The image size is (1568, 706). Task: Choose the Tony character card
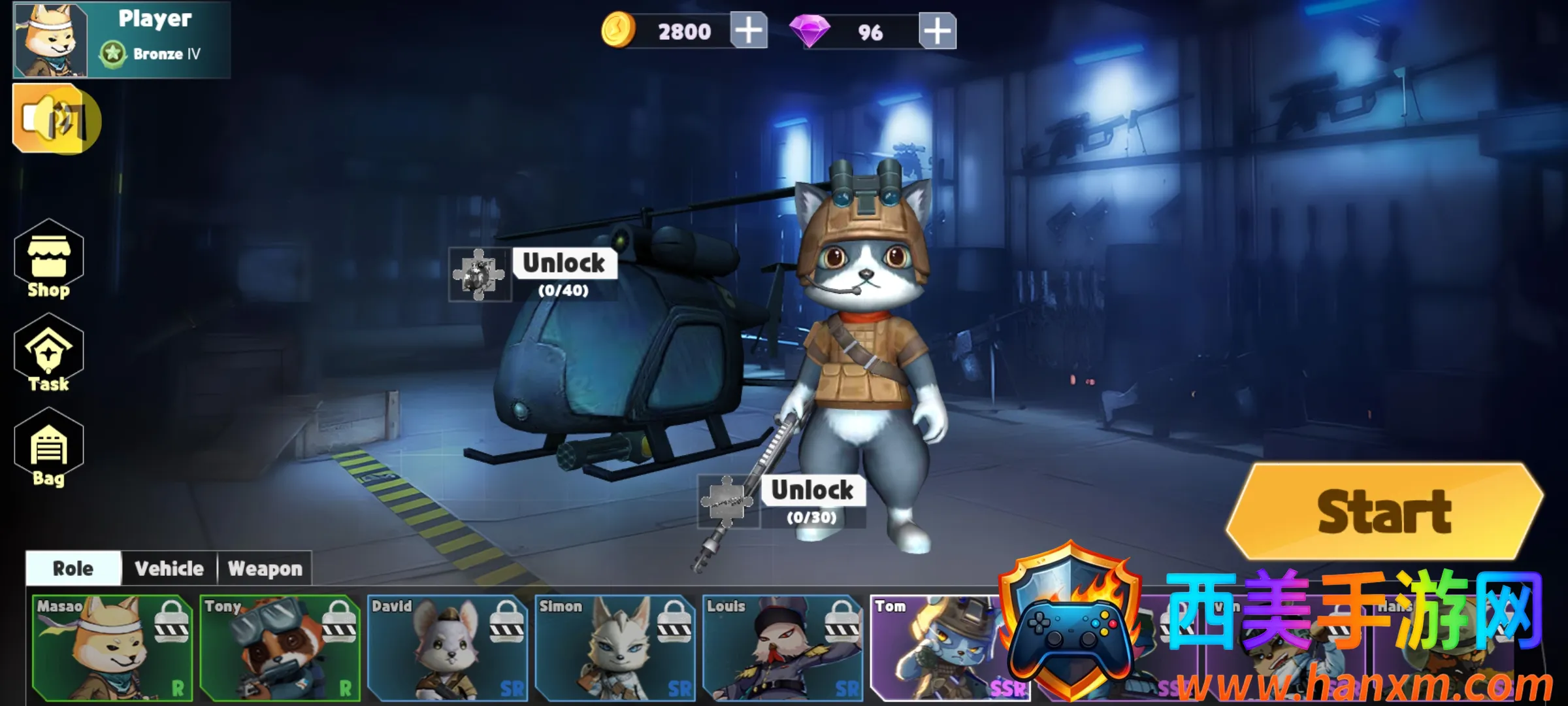(x=280, y=647)
